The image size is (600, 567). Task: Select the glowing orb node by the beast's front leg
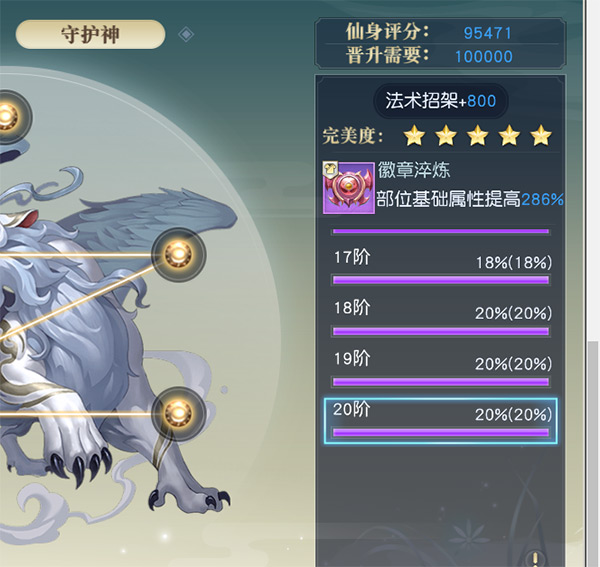point(178,410)
